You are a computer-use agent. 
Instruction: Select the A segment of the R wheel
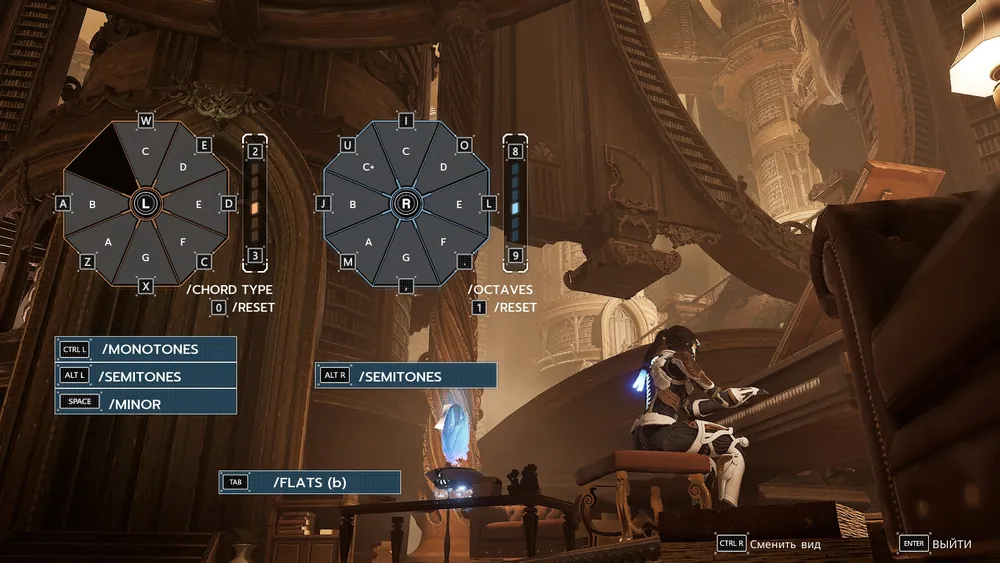[x=369, y=241]
